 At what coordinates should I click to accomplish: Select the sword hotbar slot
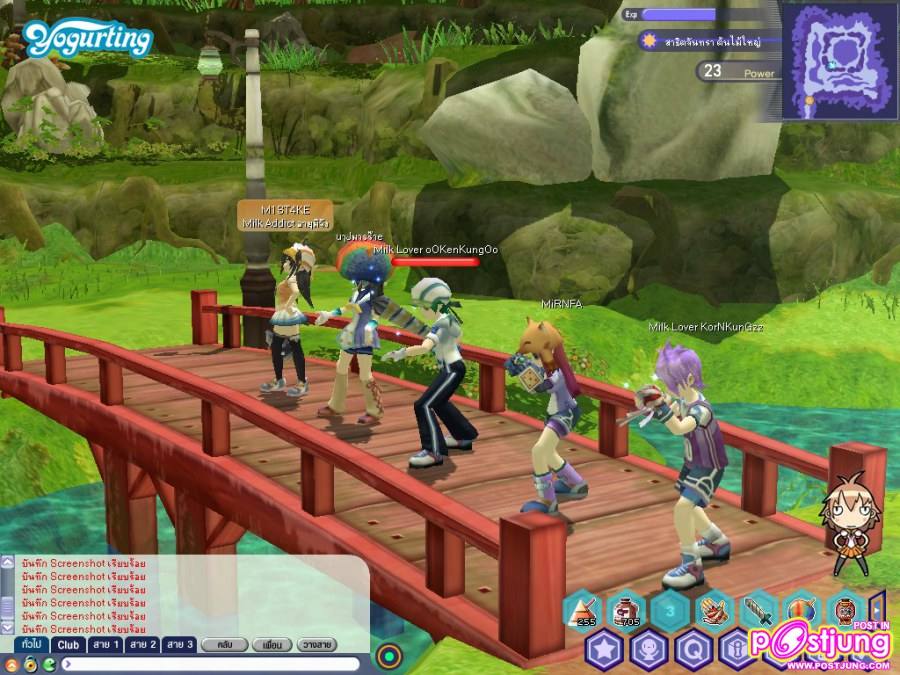click(755, 611)
